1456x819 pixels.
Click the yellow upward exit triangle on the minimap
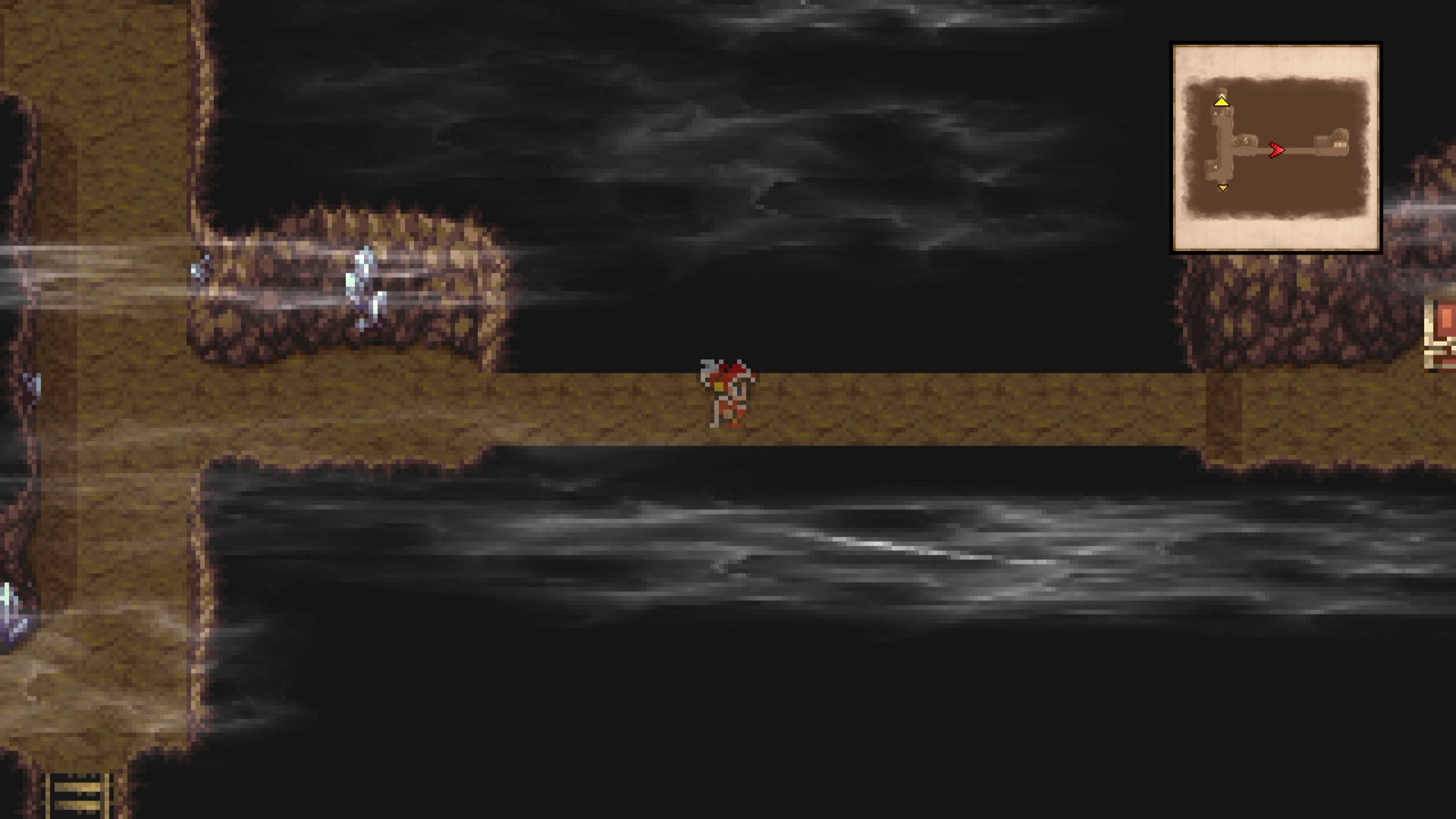tap(1222, 102)
